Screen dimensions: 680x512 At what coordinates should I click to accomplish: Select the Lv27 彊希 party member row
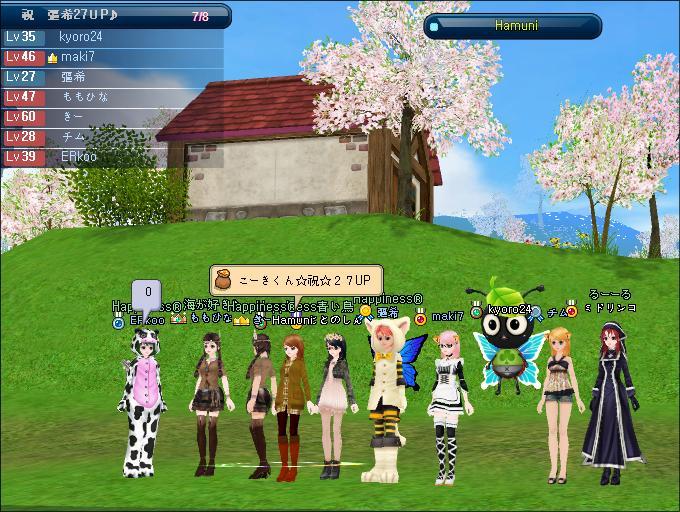75,77
